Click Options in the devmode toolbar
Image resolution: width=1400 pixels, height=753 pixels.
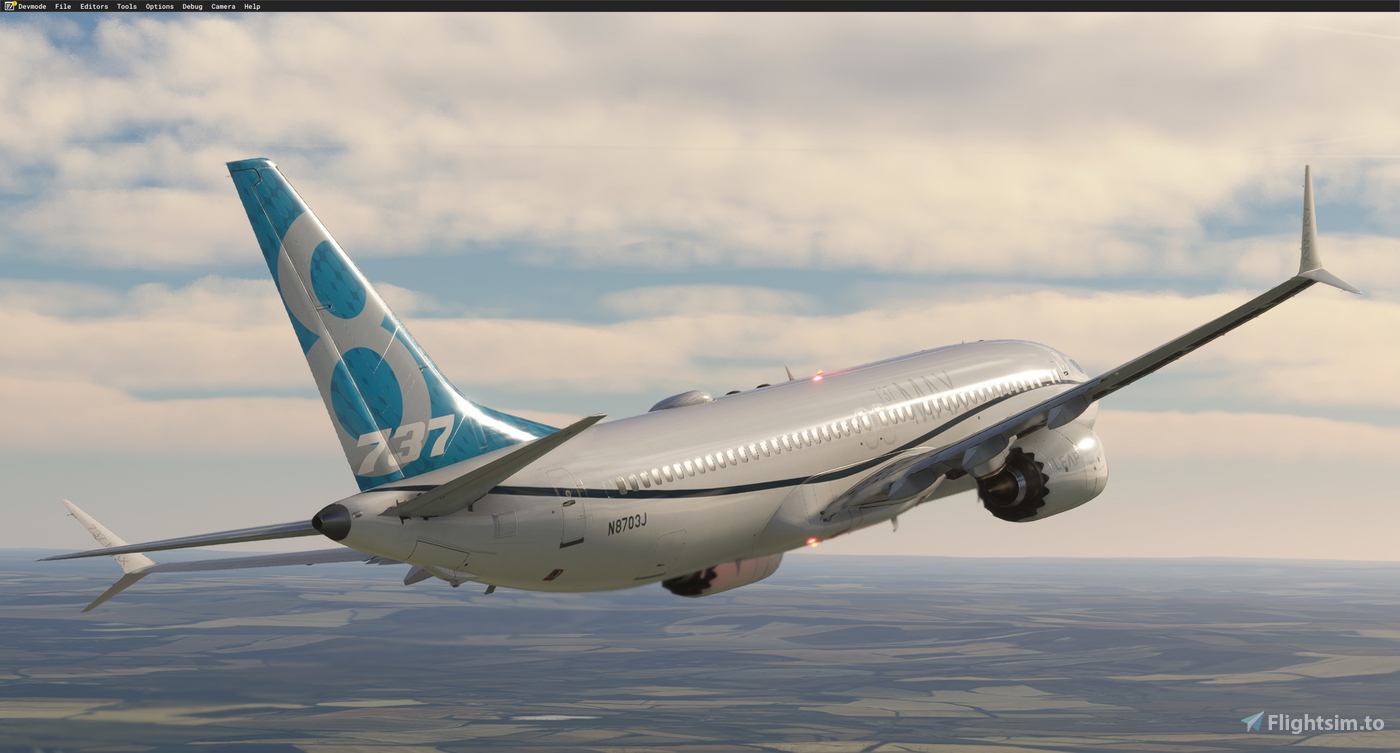pos(158,6)
